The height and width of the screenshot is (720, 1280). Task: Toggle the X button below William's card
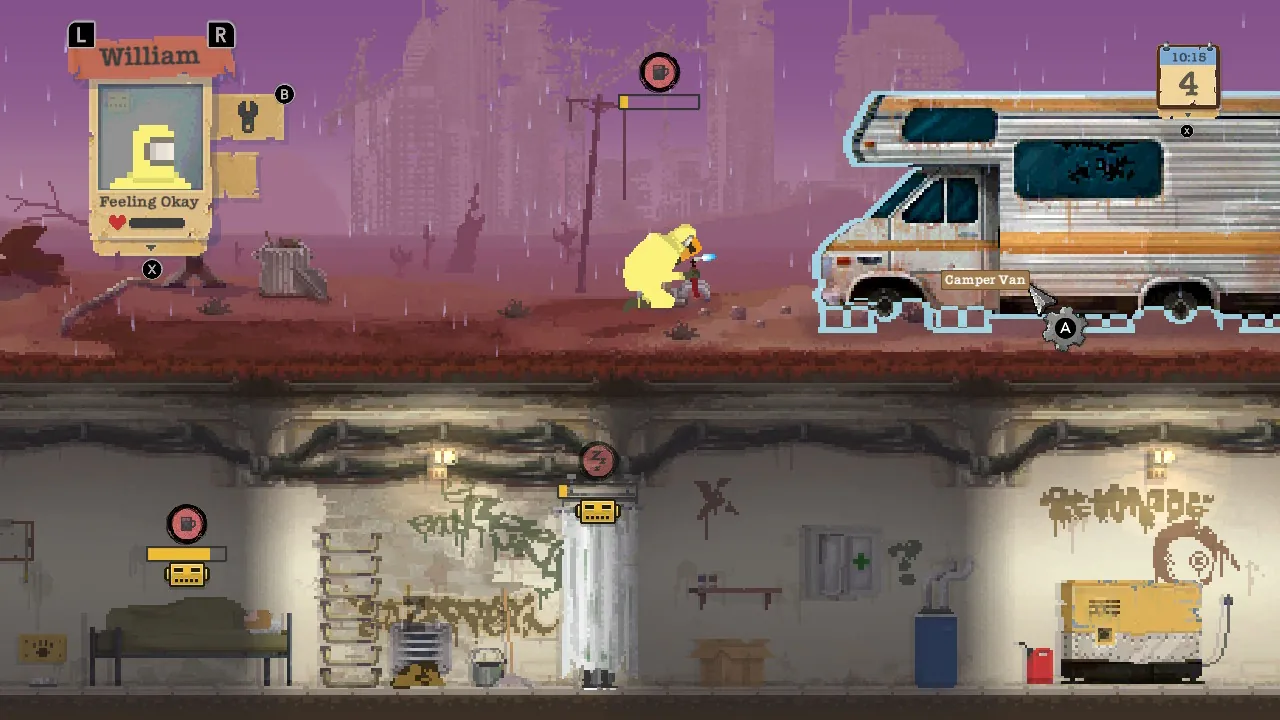pyautogui.click(x=151, y=267)
